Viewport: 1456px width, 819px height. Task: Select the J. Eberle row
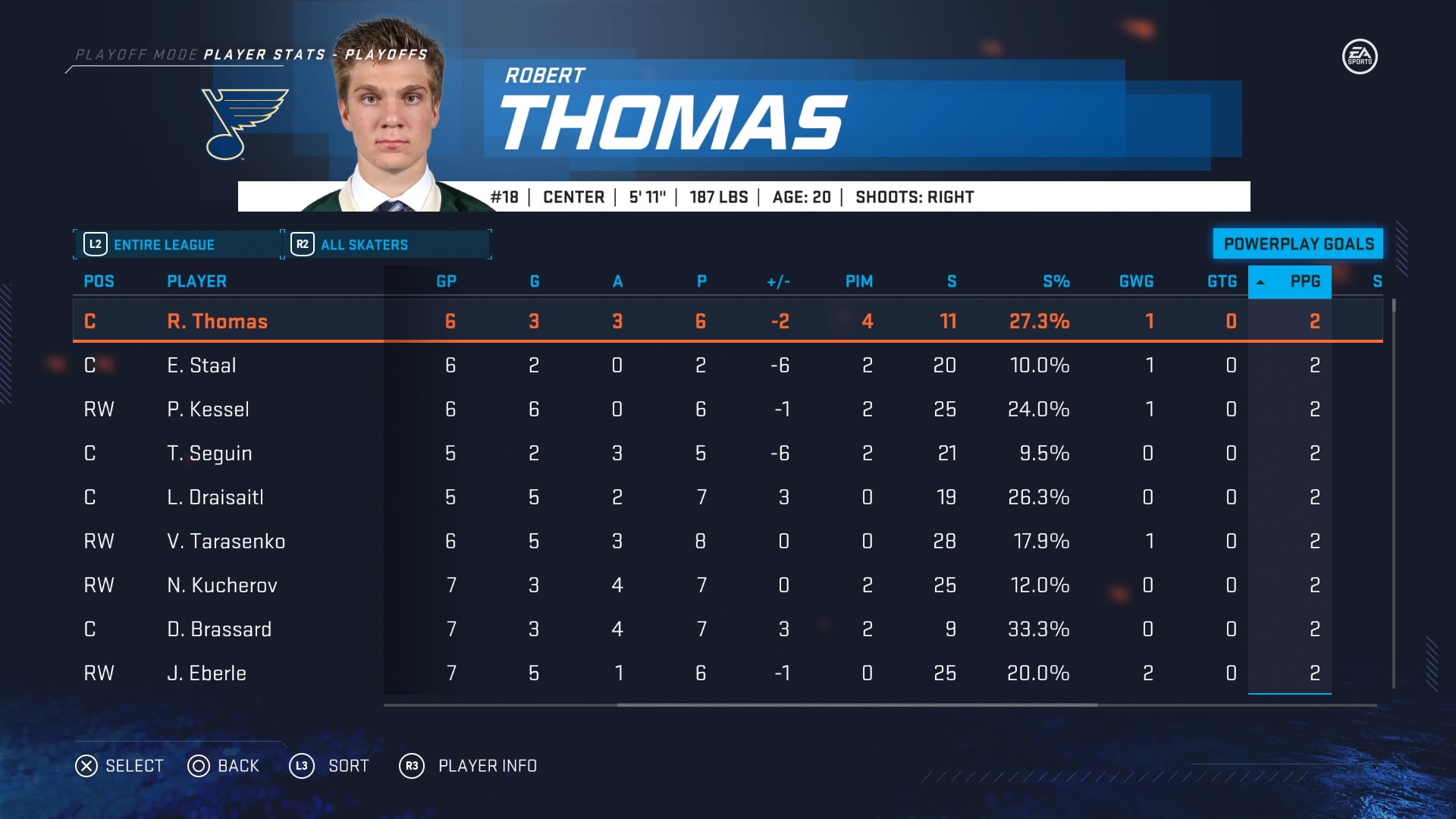pos(206,673)
